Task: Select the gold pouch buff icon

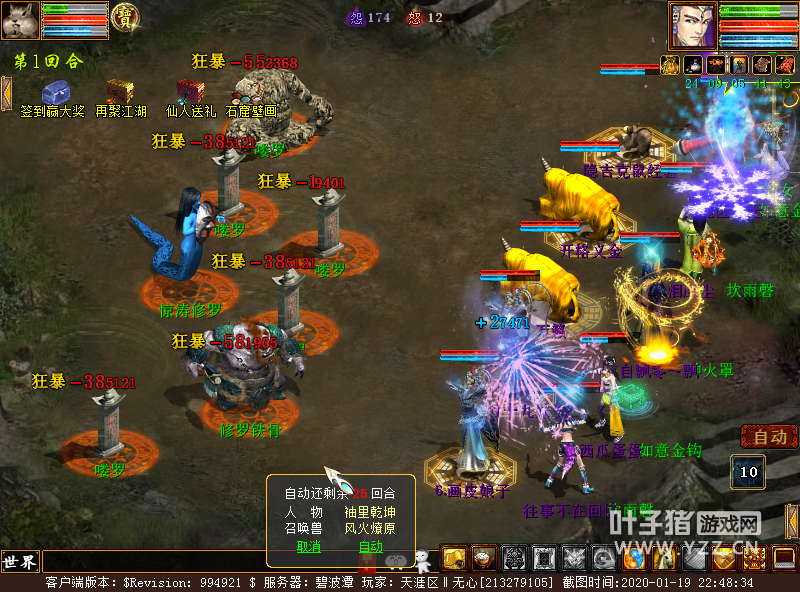Action: click(x=669, y=65)
